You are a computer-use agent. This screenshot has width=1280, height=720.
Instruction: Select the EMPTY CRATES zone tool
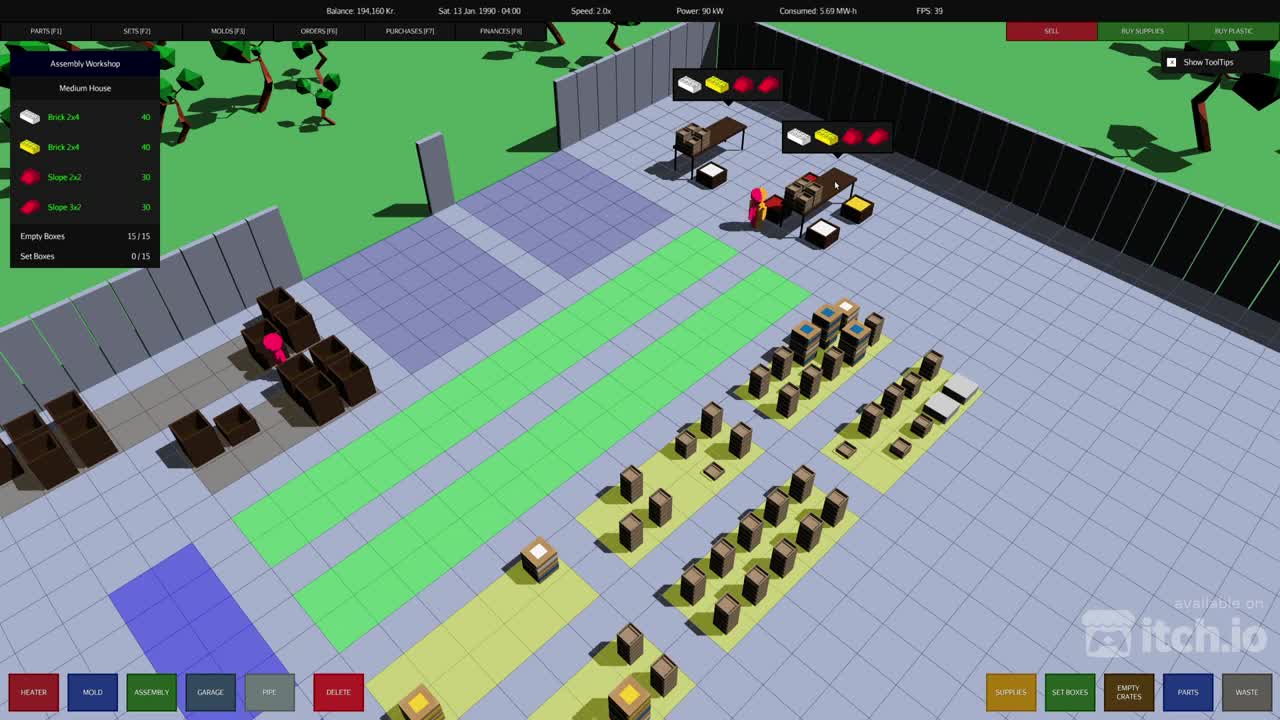pyautogui.click(x=1129, y=692)
